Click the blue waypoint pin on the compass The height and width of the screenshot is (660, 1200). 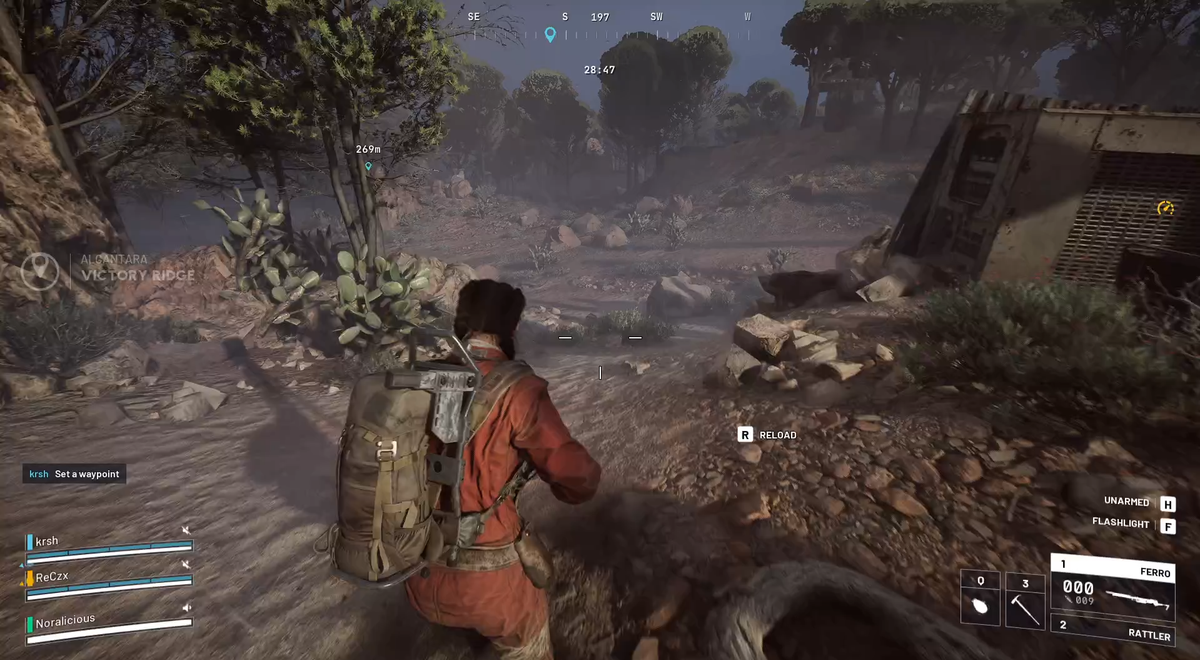point(549,35)
